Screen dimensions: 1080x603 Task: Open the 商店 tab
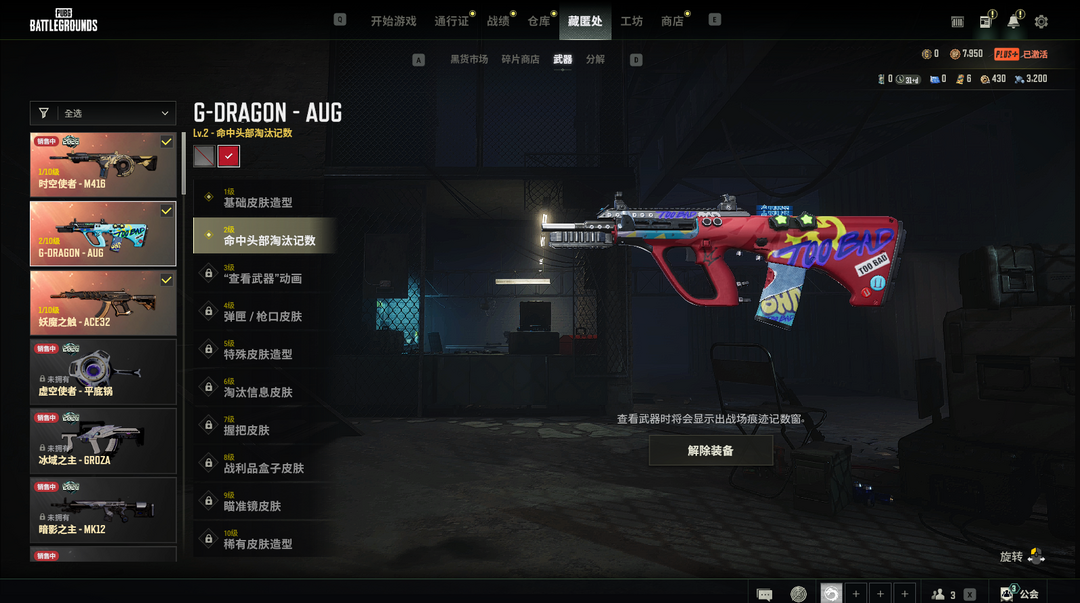[672, 21]
